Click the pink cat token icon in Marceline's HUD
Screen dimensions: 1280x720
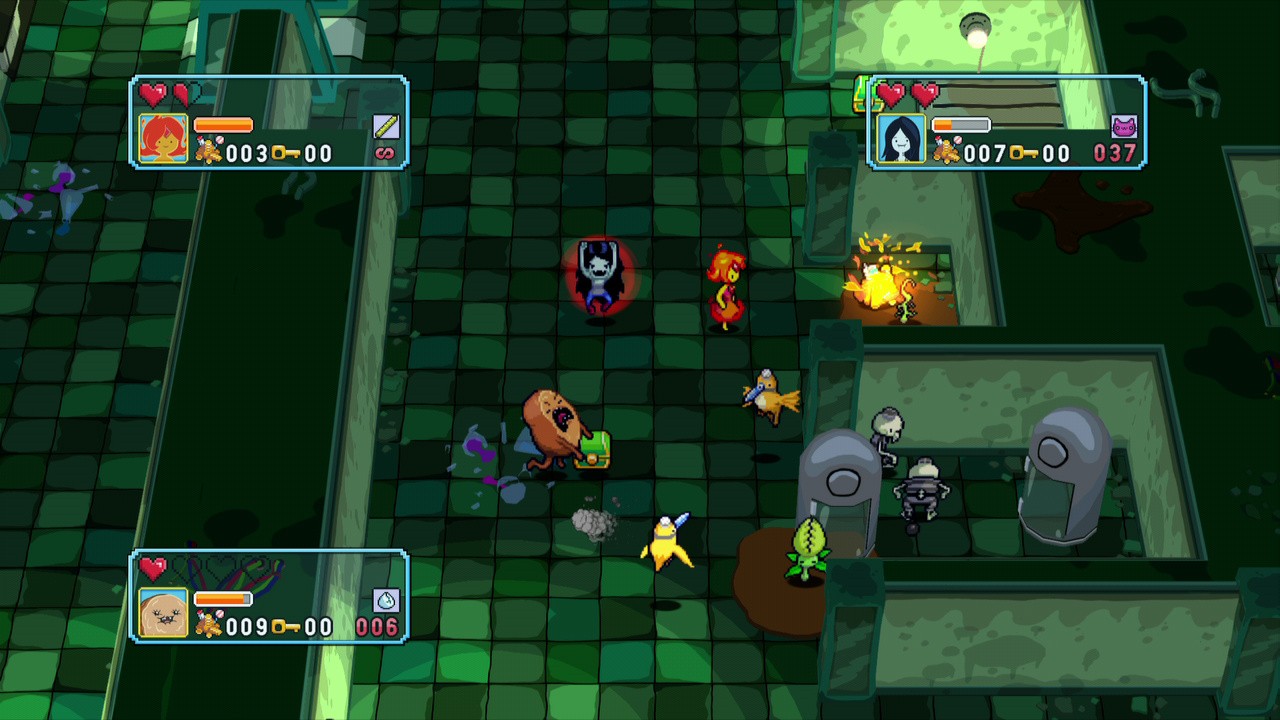(1125, 126)
